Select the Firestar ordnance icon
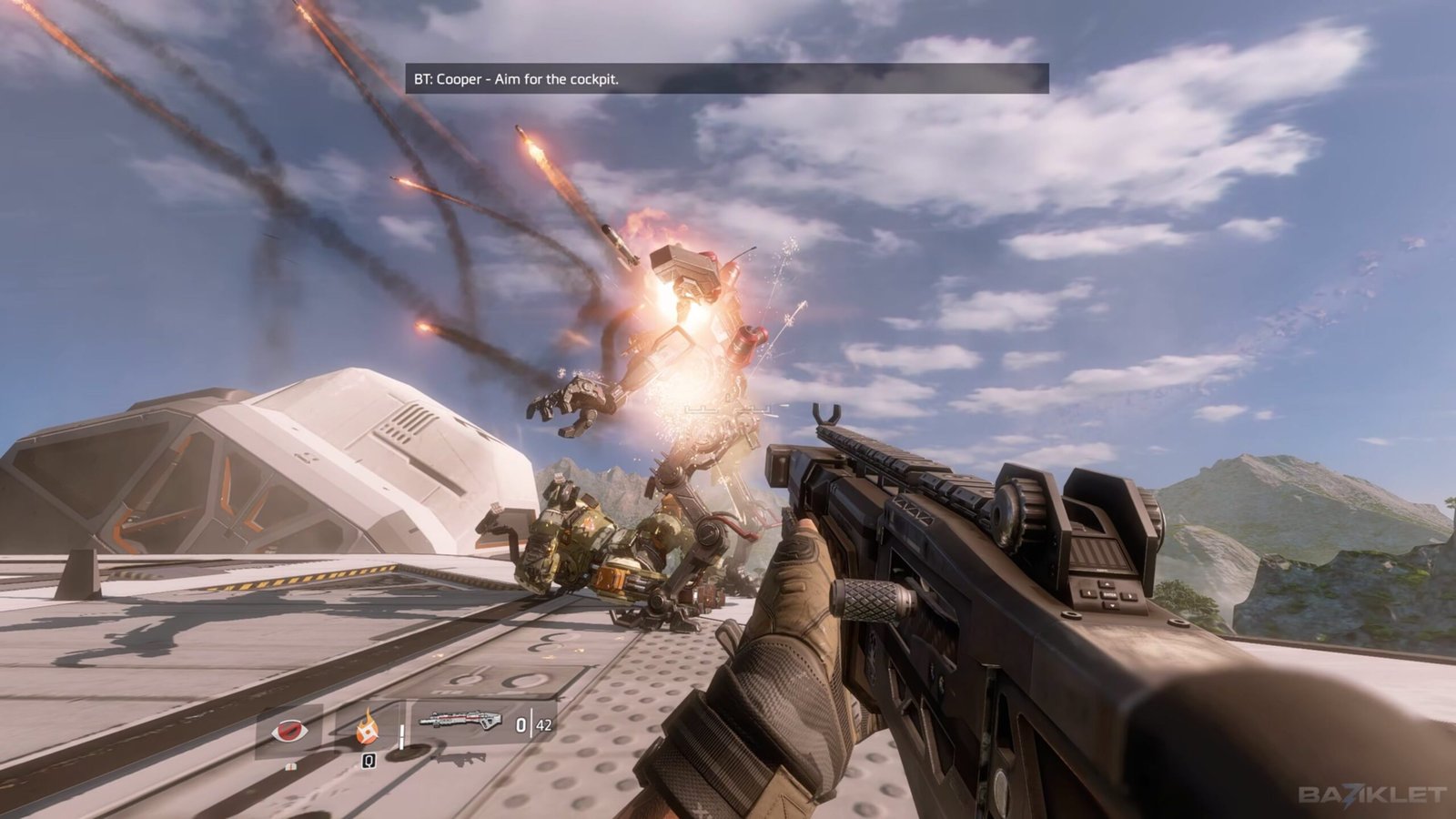The image size is (1456, 819). click(x=368, y=728)
